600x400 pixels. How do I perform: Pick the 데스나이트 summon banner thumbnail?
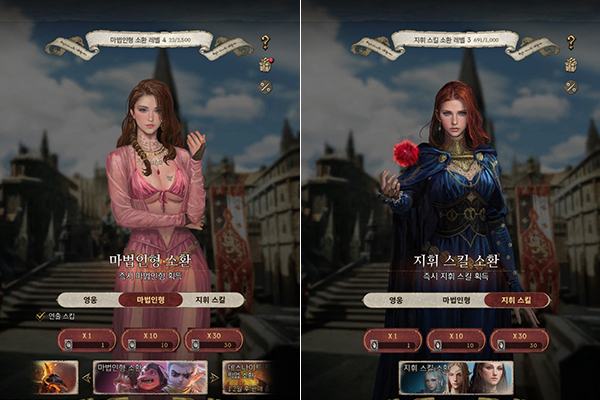(244, 378)
